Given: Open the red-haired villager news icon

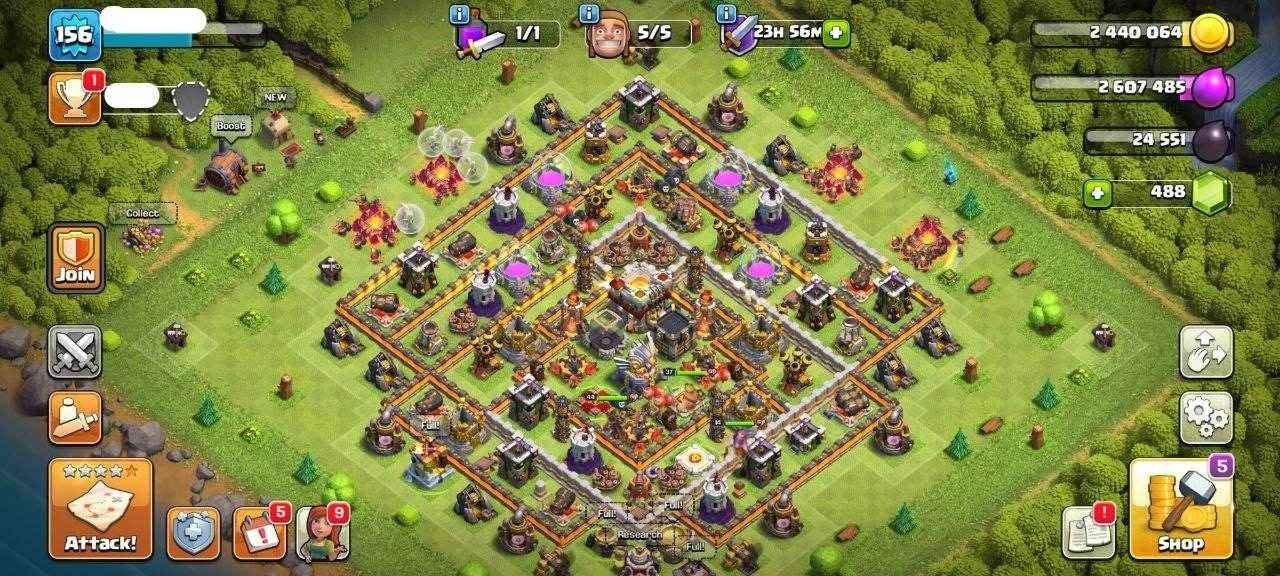Looking at the screenshot, I should click(x=321, y=533).
